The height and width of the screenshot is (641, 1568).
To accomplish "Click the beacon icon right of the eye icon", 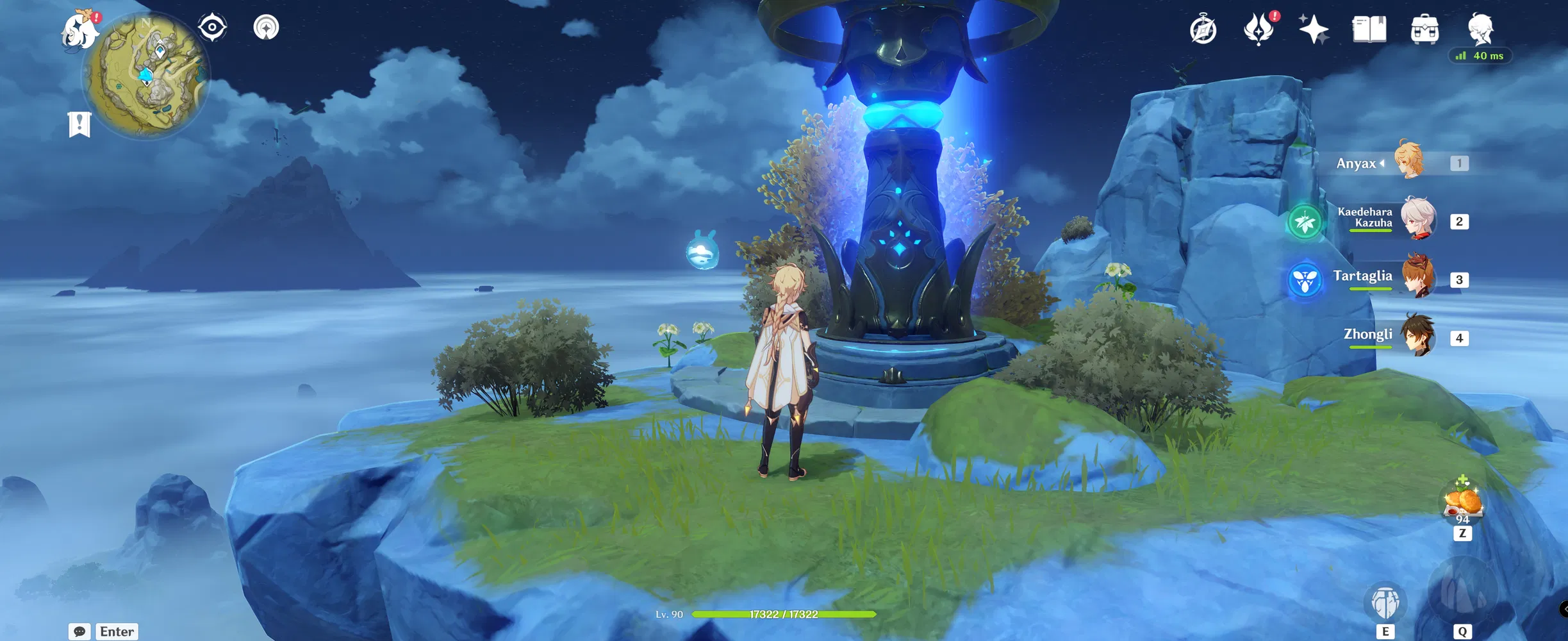I will click(x=266, y=26).
